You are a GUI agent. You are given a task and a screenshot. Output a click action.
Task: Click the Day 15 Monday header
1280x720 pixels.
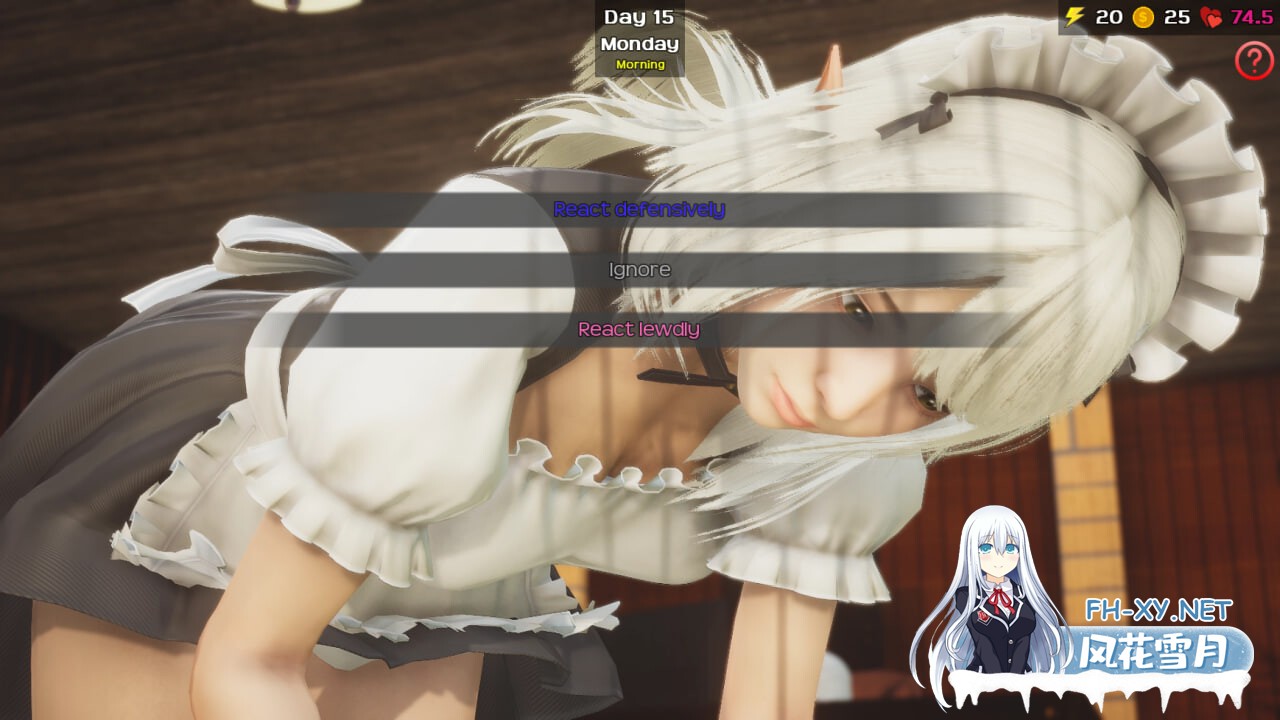point(639,28)
